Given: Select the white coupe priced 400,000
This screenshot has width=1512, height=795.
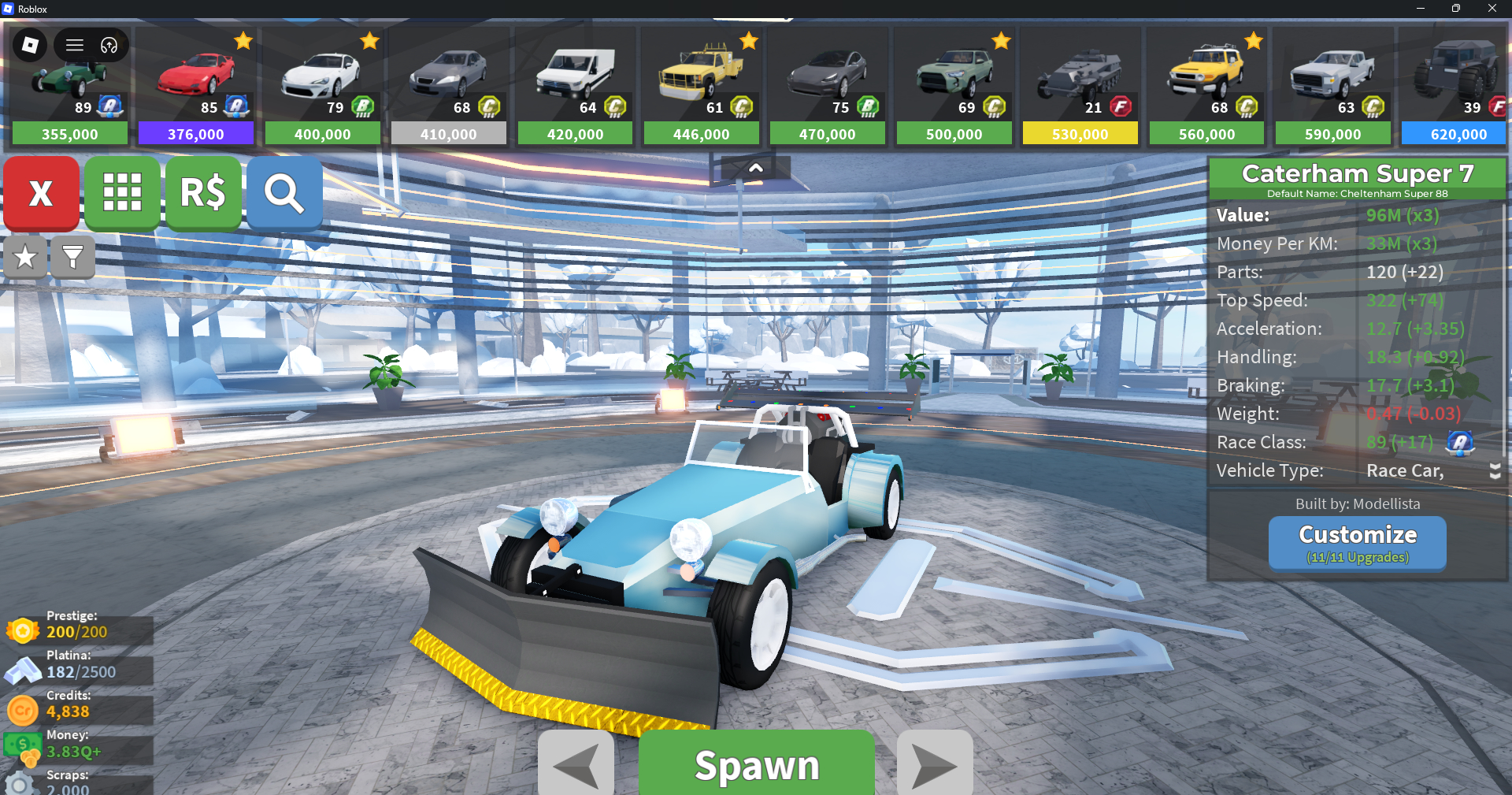Looking at the screenshot, I should pyautogui.click(x=322, y=85).
